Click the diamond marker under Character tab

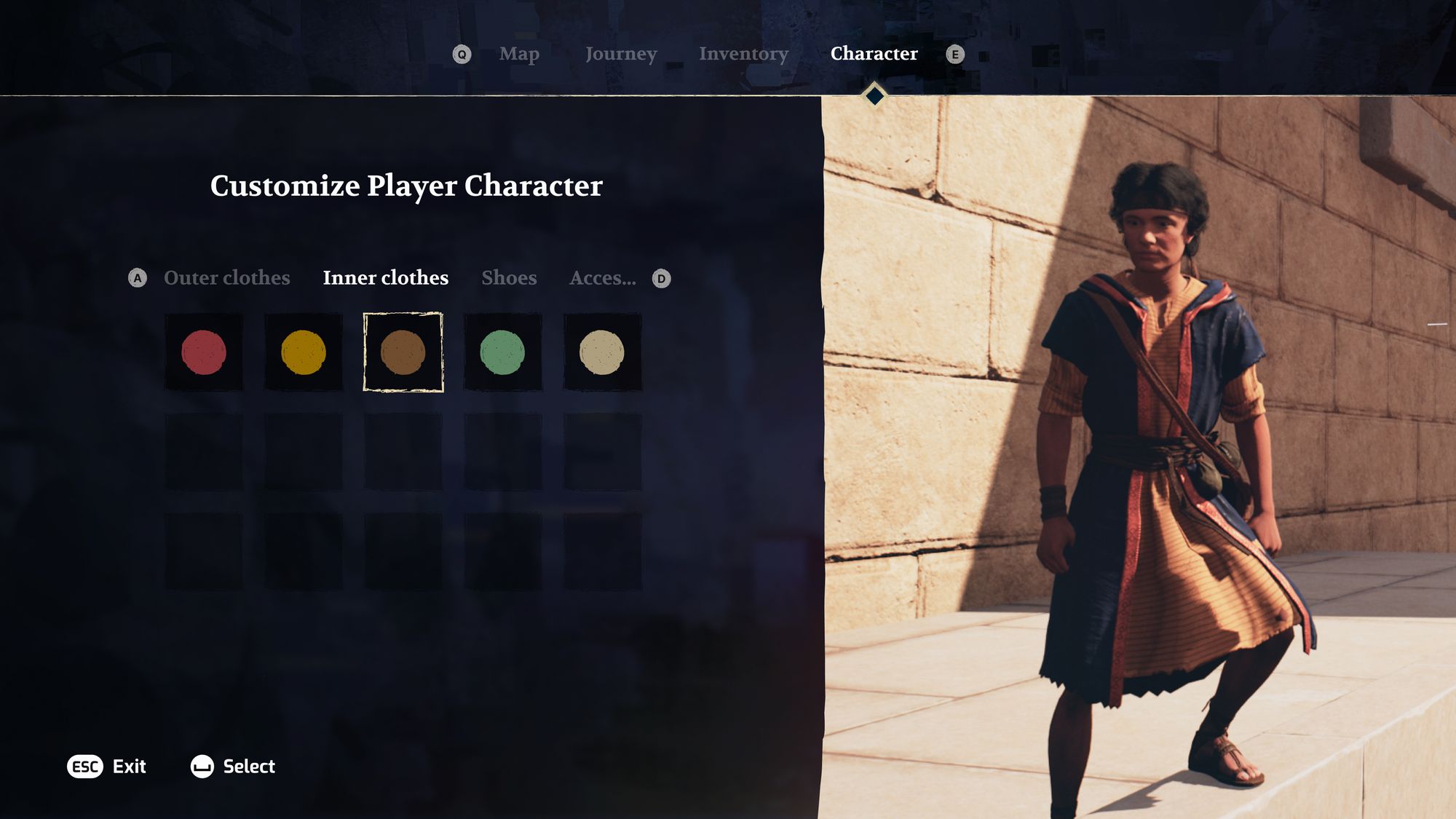(x=873, y=95)
